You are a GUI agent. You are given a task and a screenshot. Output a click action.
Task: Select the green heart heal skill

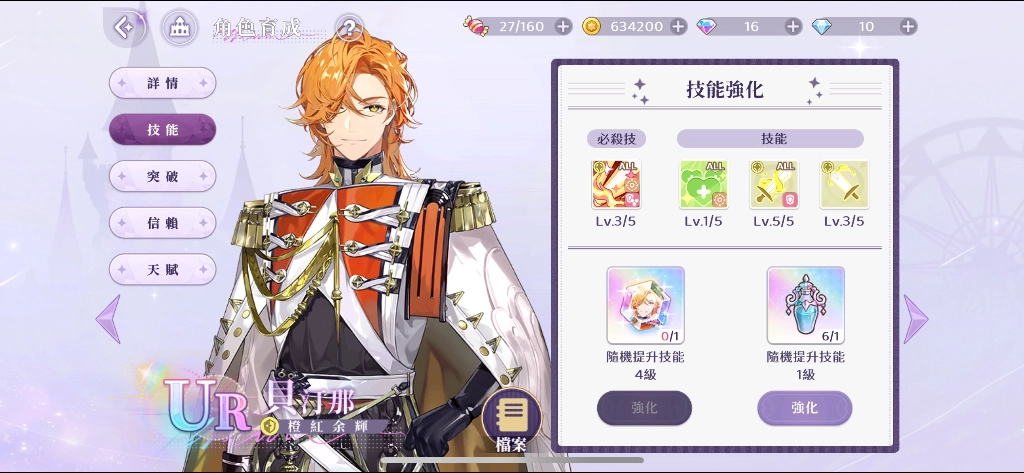[703, 185]
